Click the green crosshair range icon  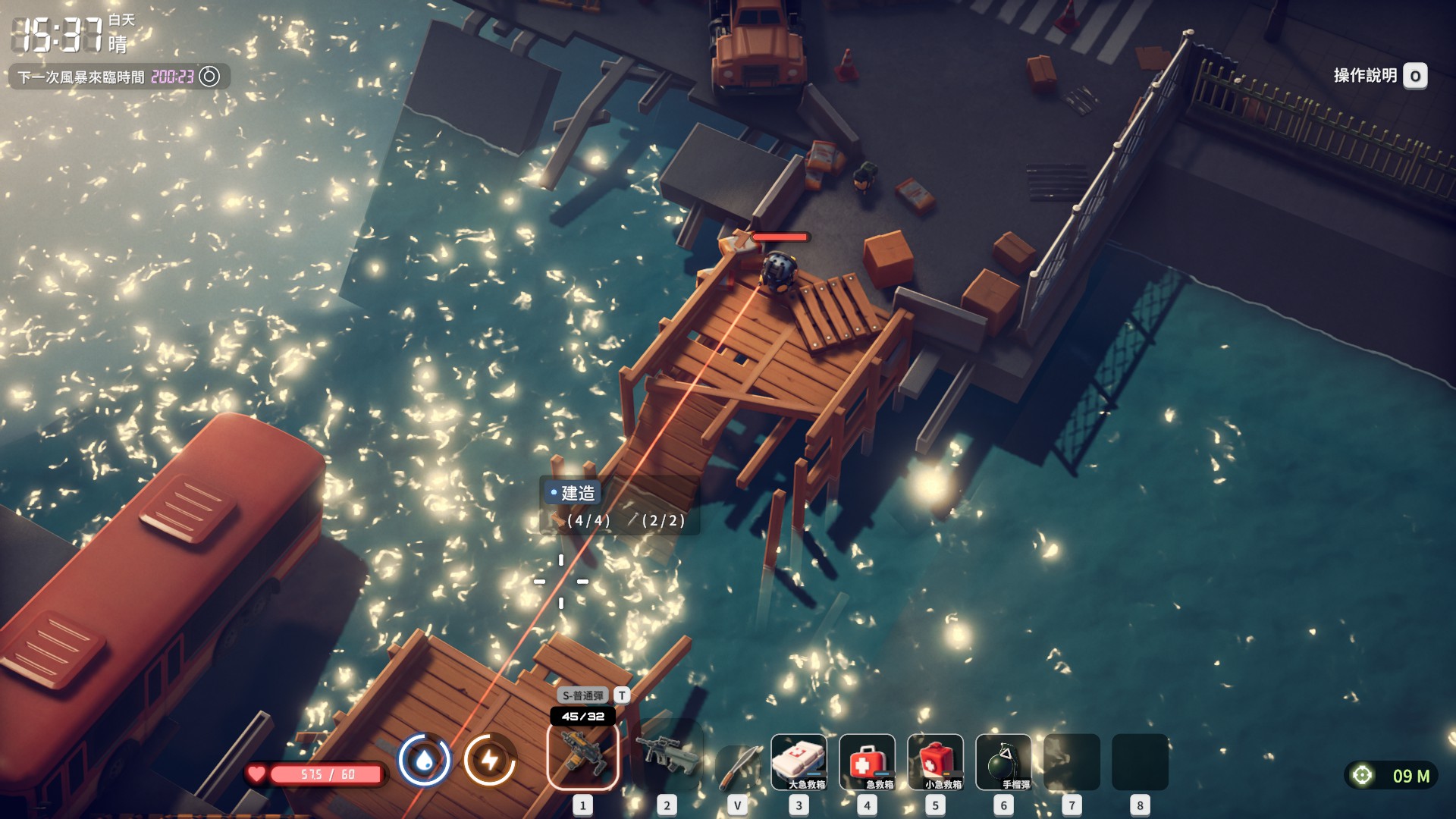(x=1362, y=775)
